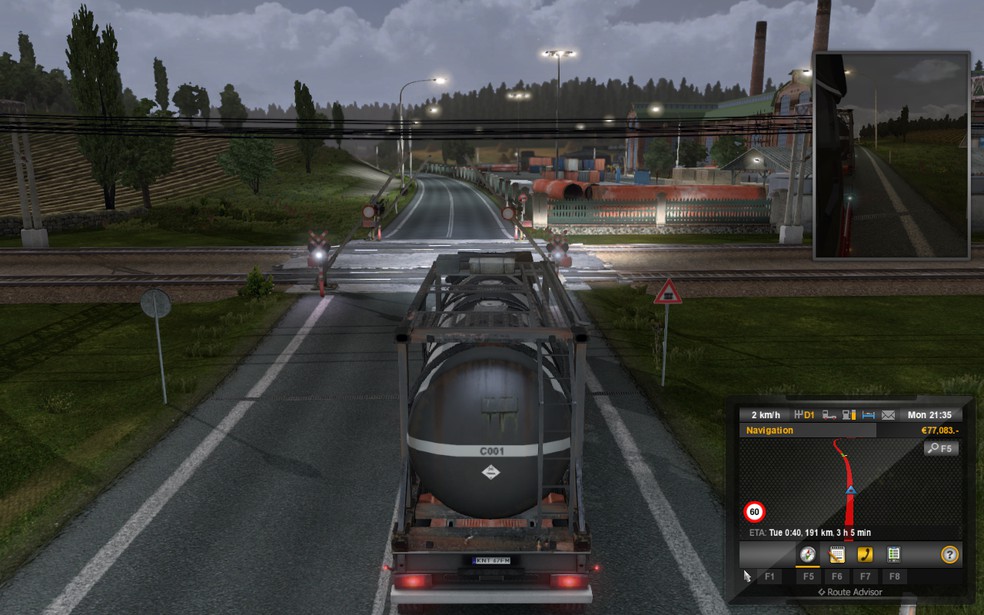
Task: Open the navigation compass tab
Action: coord(807,554)
